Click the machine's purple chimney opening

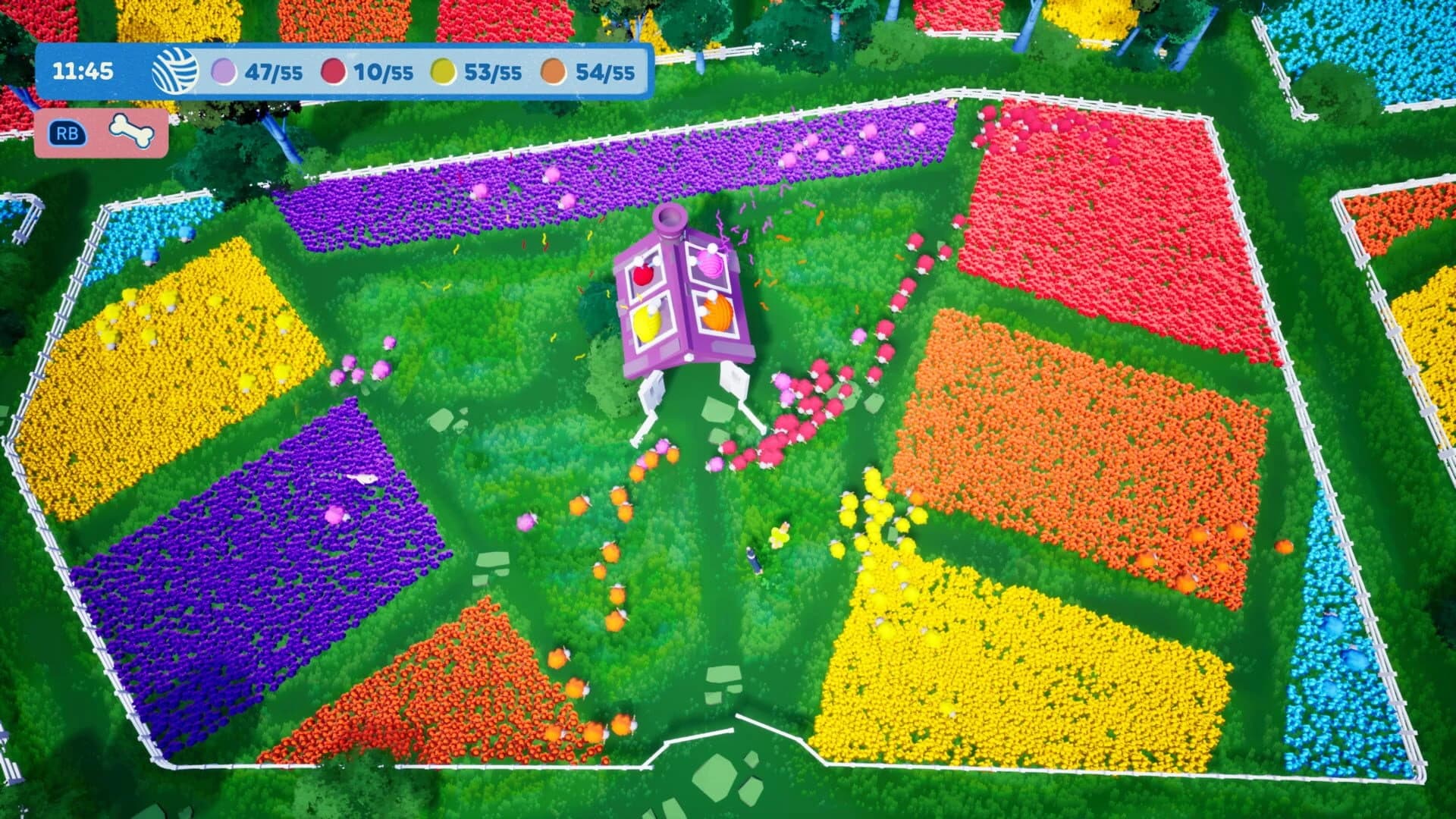[x=670, y=220]
